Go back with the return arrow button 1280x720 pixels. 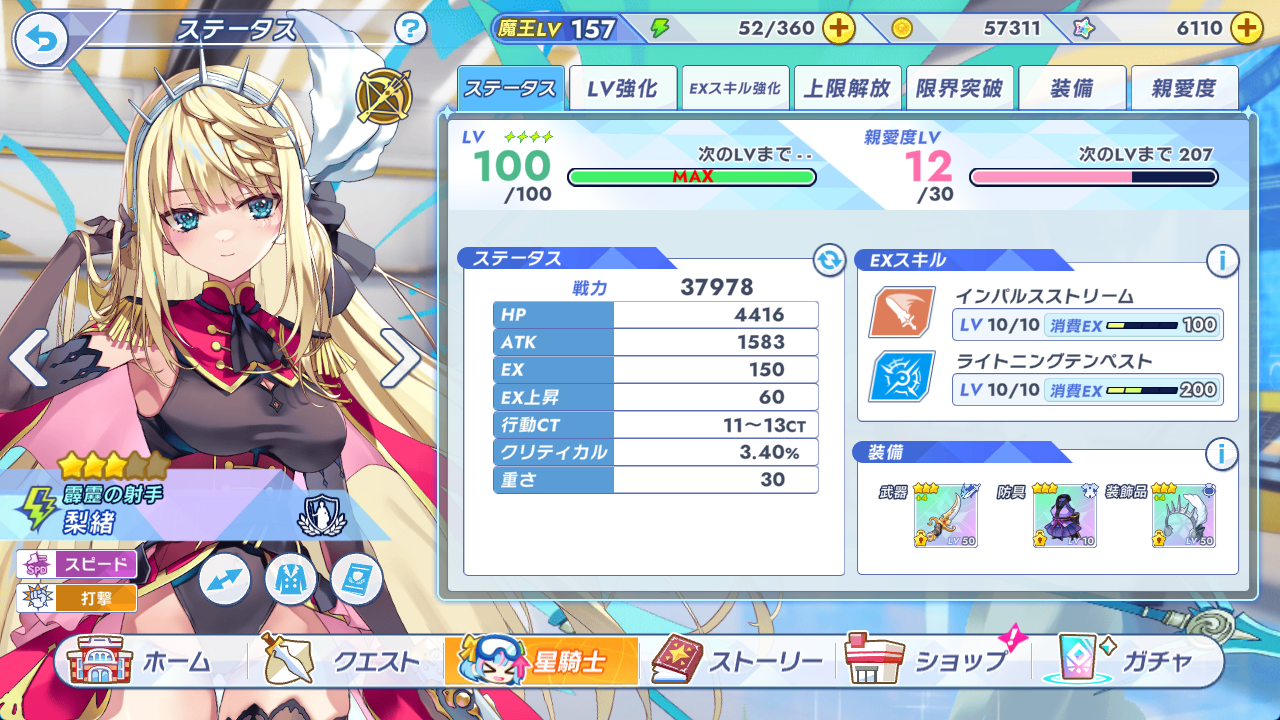coord(40,40)
